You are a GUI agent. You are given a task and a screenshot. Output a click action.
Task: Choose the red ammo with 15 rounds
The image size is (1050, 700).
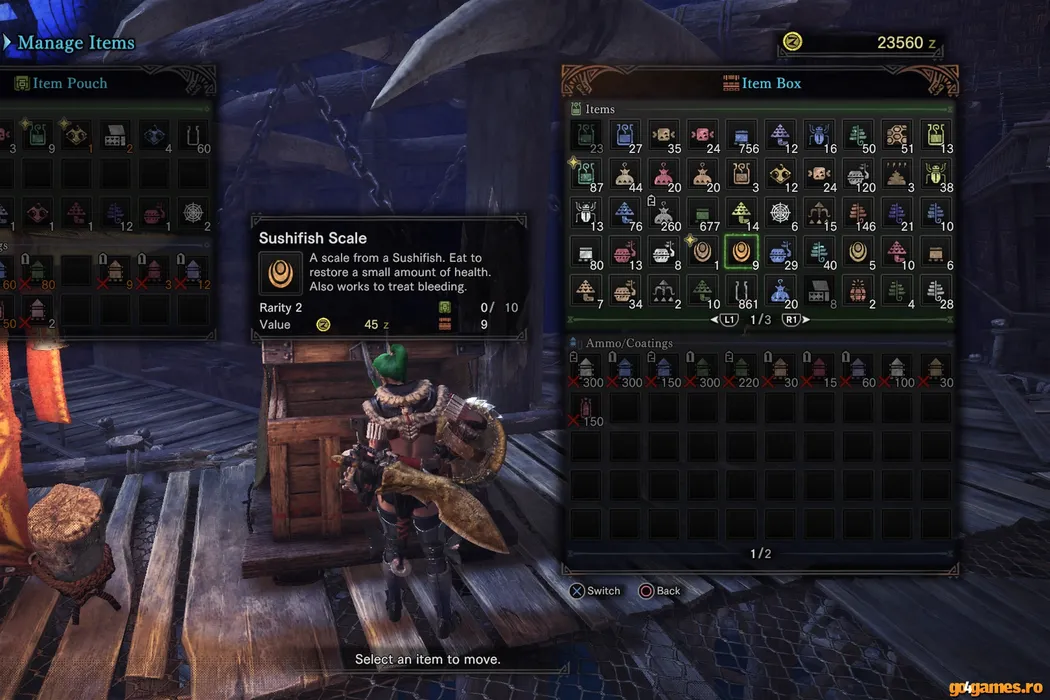pos(820,370)
